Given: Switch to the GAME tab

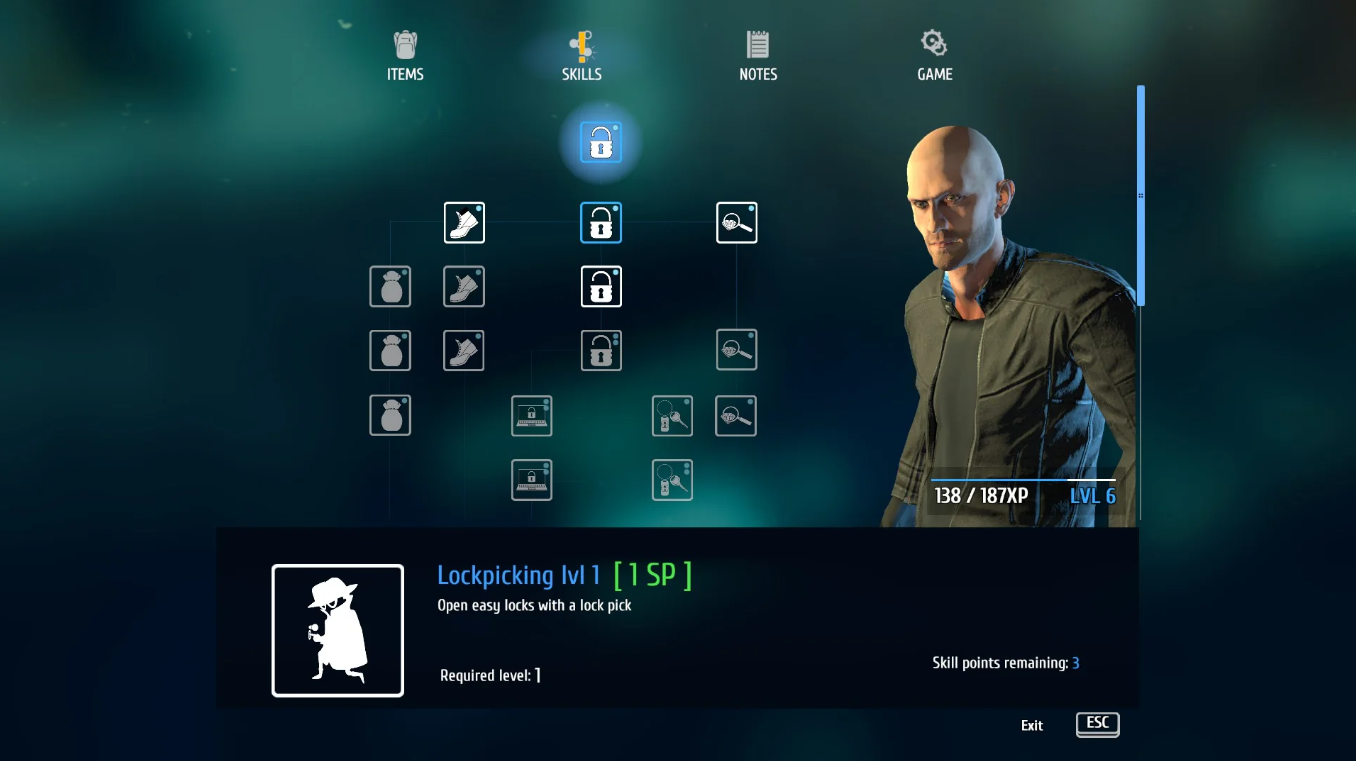Looking at the screenshot, I should [x=933, y=55].
